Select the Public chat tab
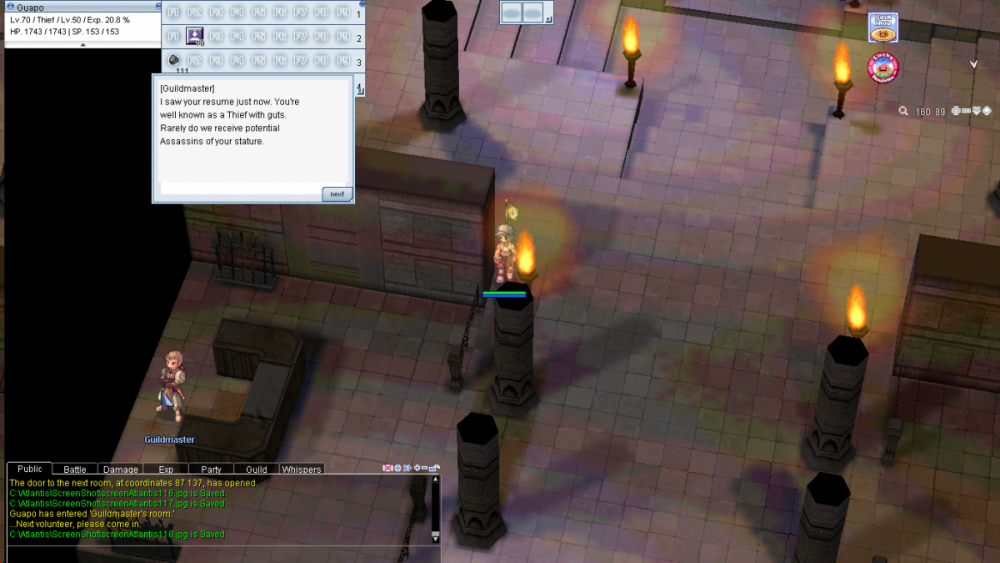This screenshot has width=1000, height=563. point(30,469)
